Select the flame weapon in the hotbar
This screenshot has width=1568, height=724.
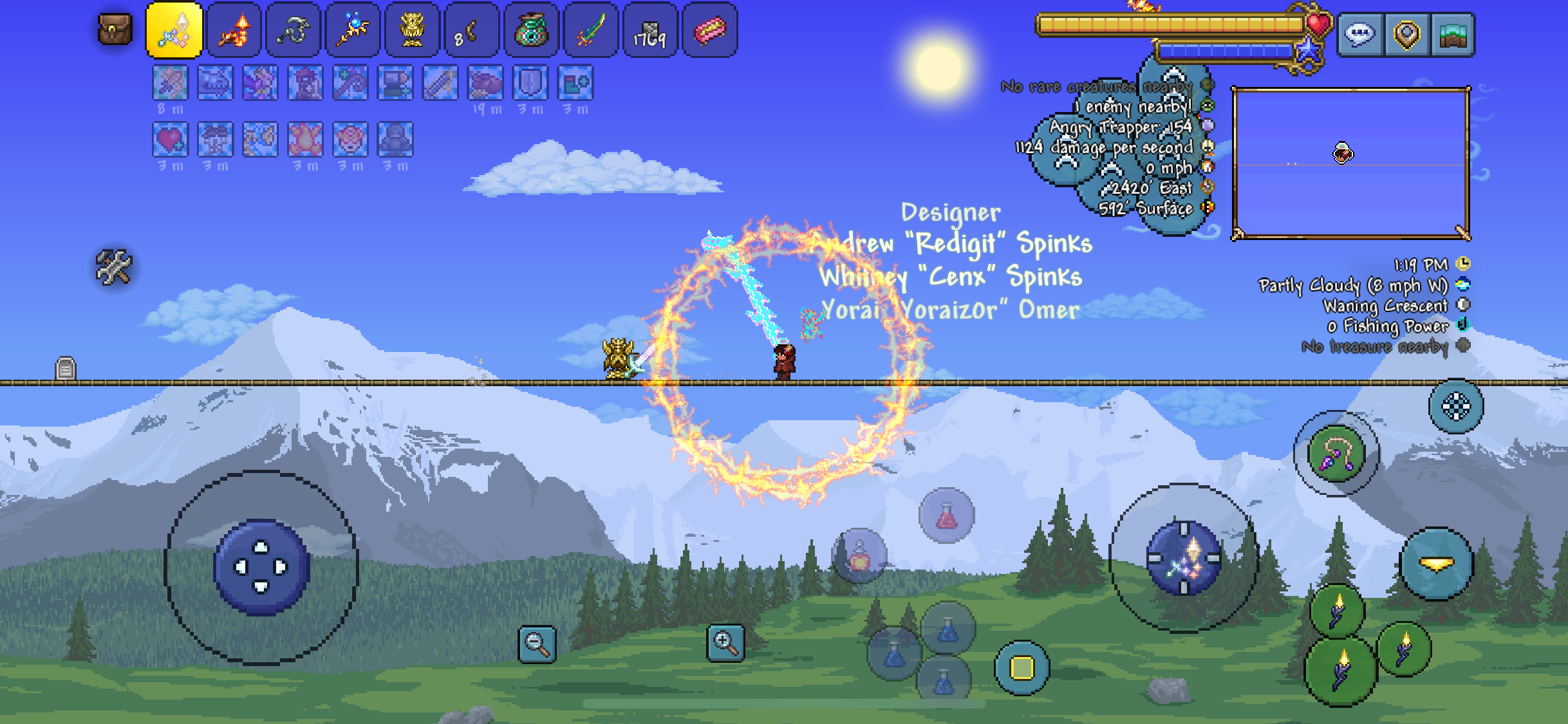tap(234, 31)
